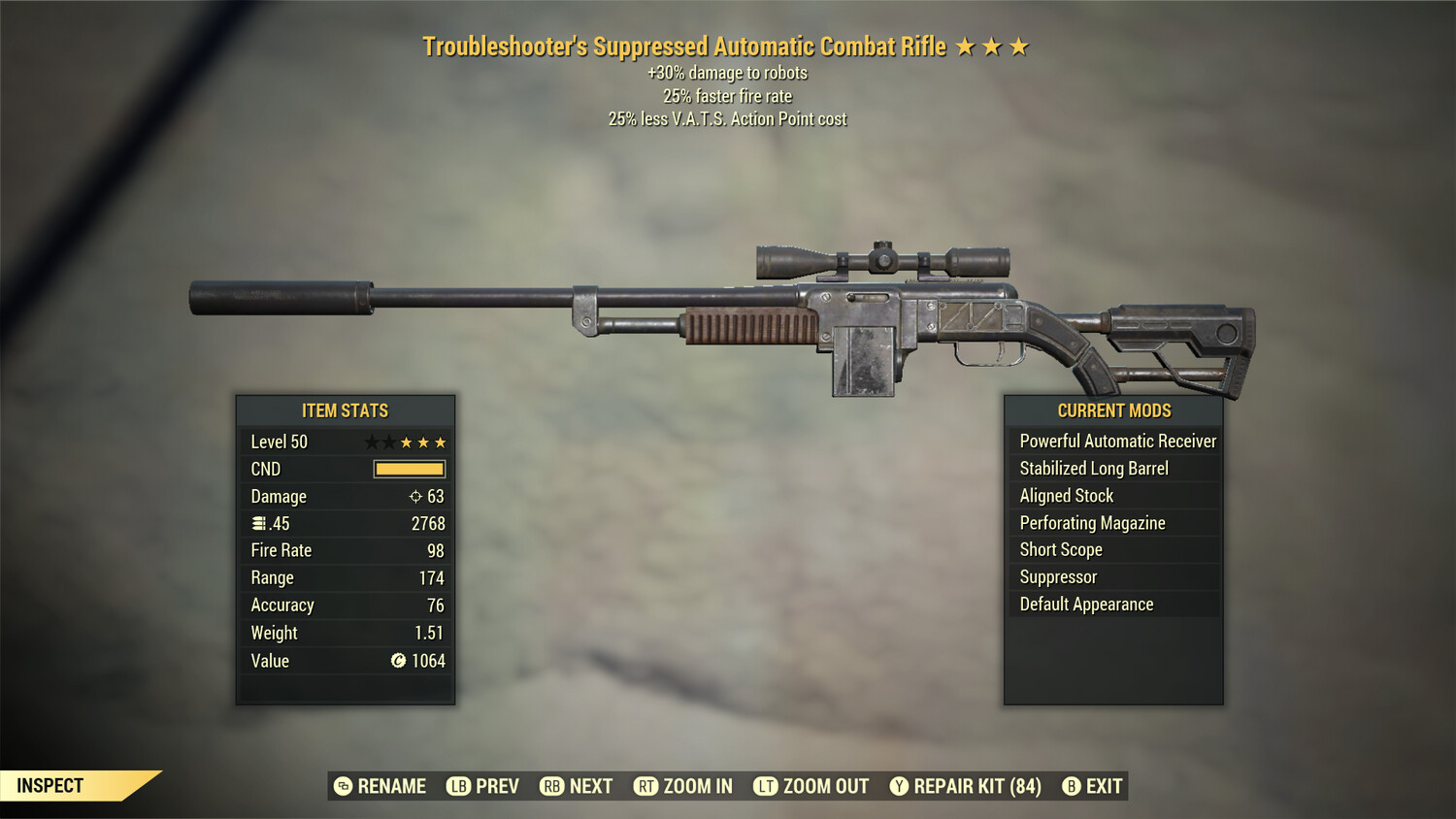This screenshot has width=1456, height=819.
Task: Select the Powerful Automatic Receiver mod entry
Action: pyautogui.click(x=1116, y=441)
